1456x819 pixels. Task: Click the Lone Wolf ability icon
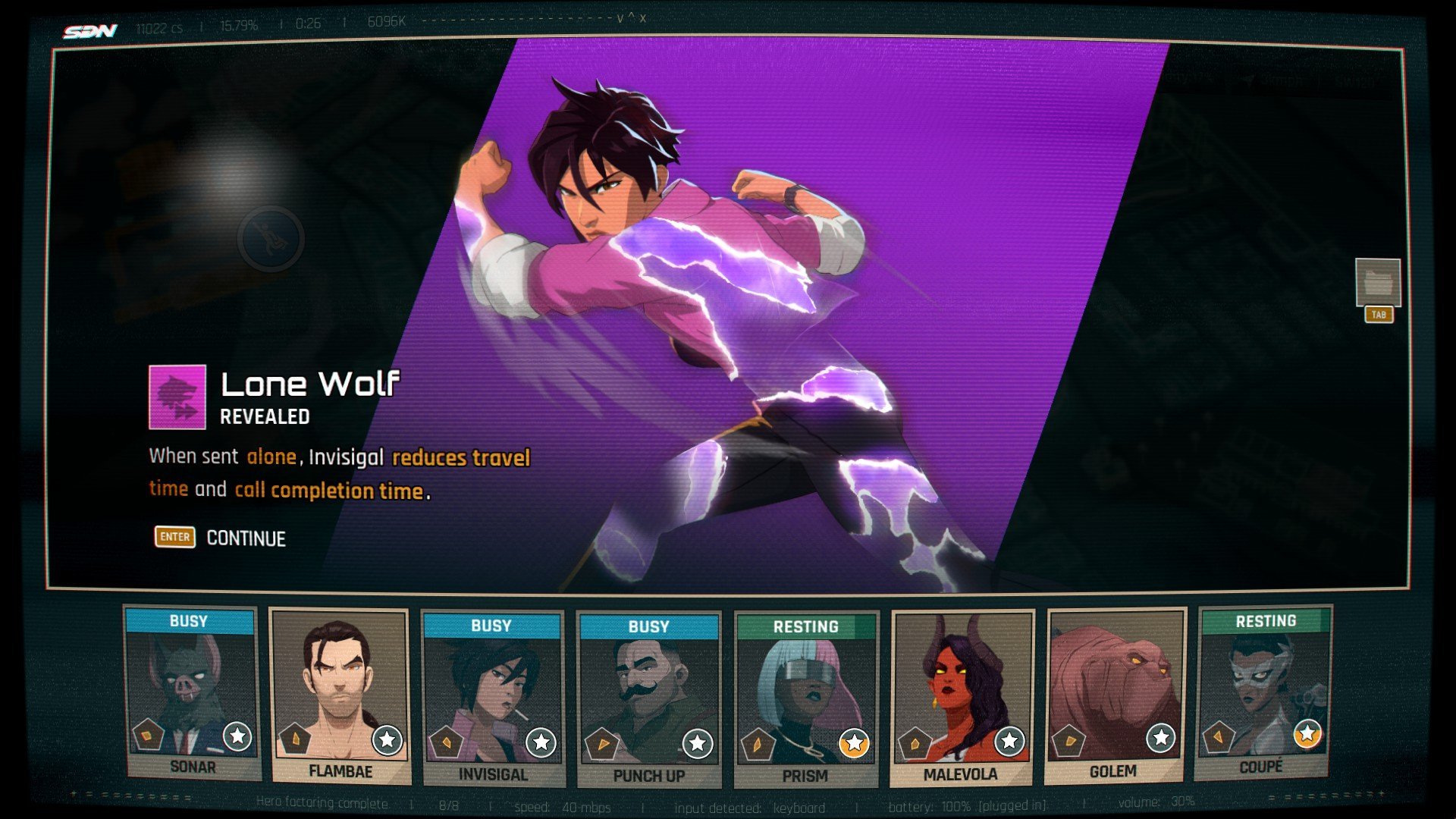point(177,397)
